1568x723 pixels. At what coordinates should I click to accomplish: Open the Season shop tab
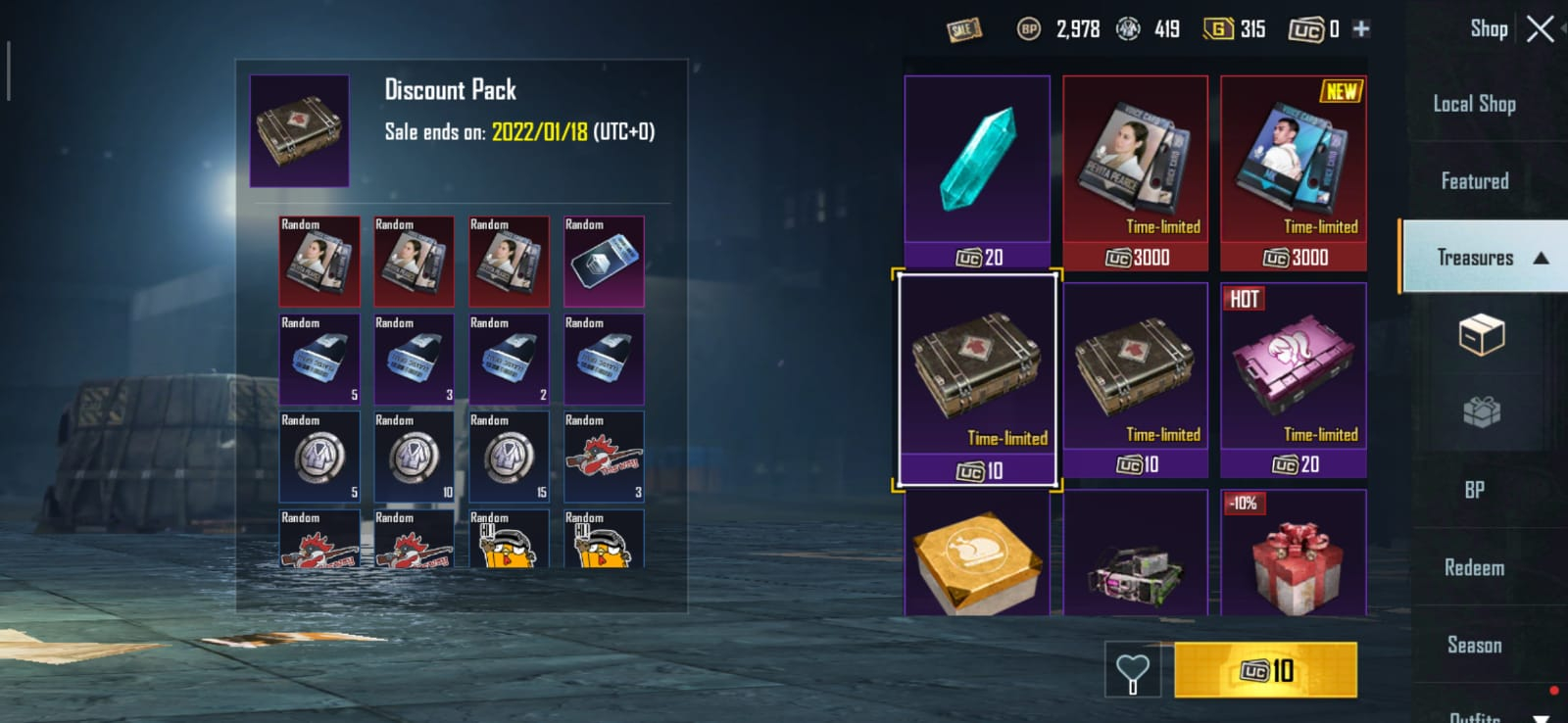click(1474, 645)
